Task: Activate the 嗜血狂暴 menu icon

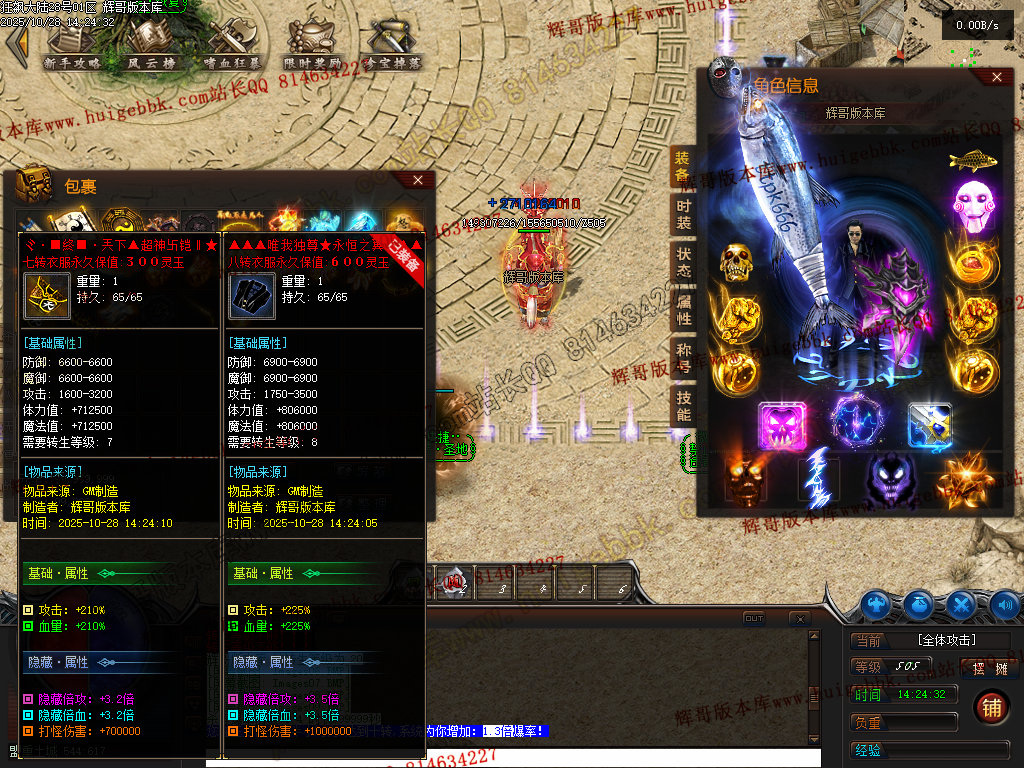Action: pos(230,44)
